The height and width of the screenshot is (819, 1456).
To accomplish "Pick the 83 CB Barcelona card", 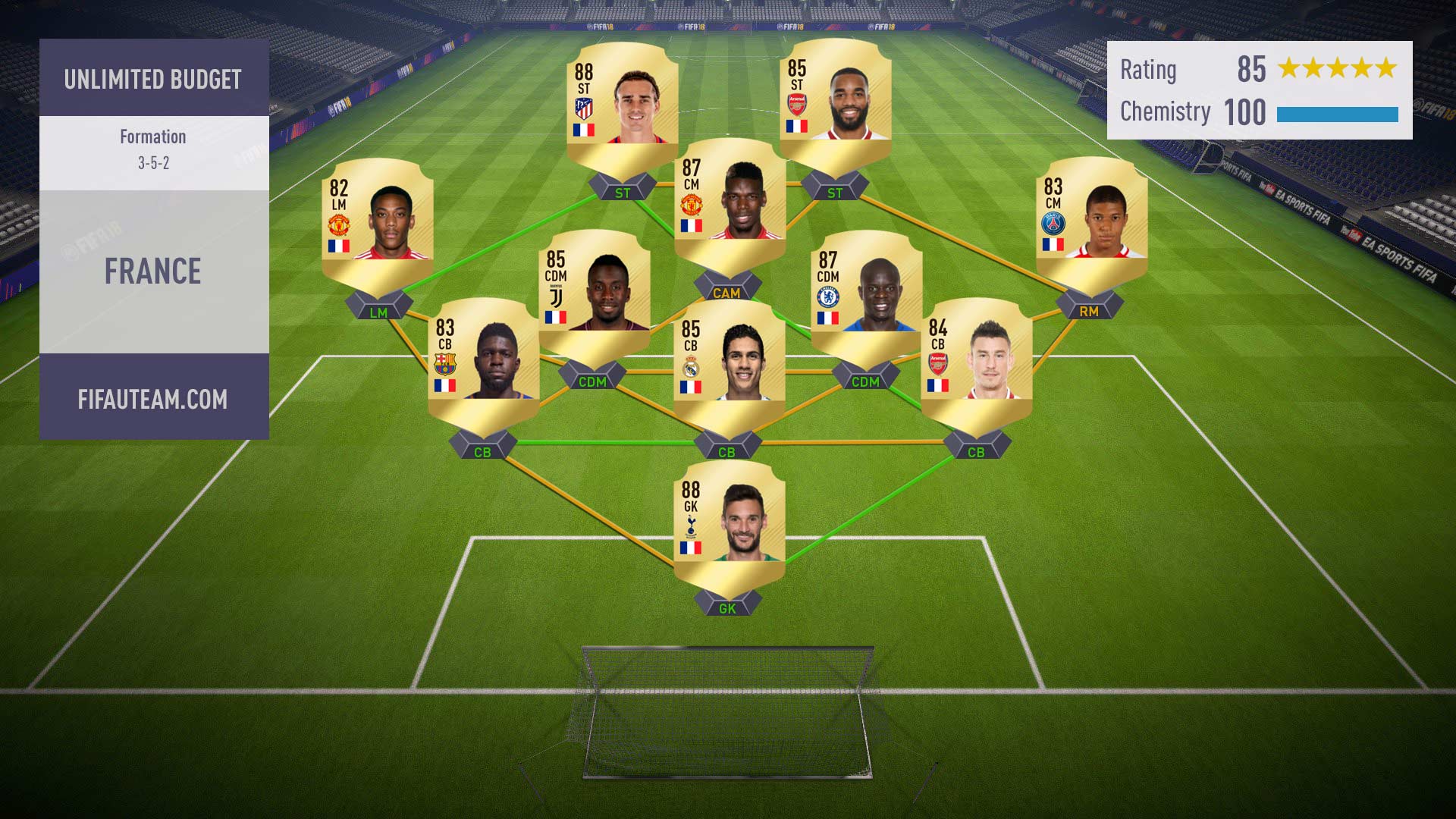I will 483,361.
